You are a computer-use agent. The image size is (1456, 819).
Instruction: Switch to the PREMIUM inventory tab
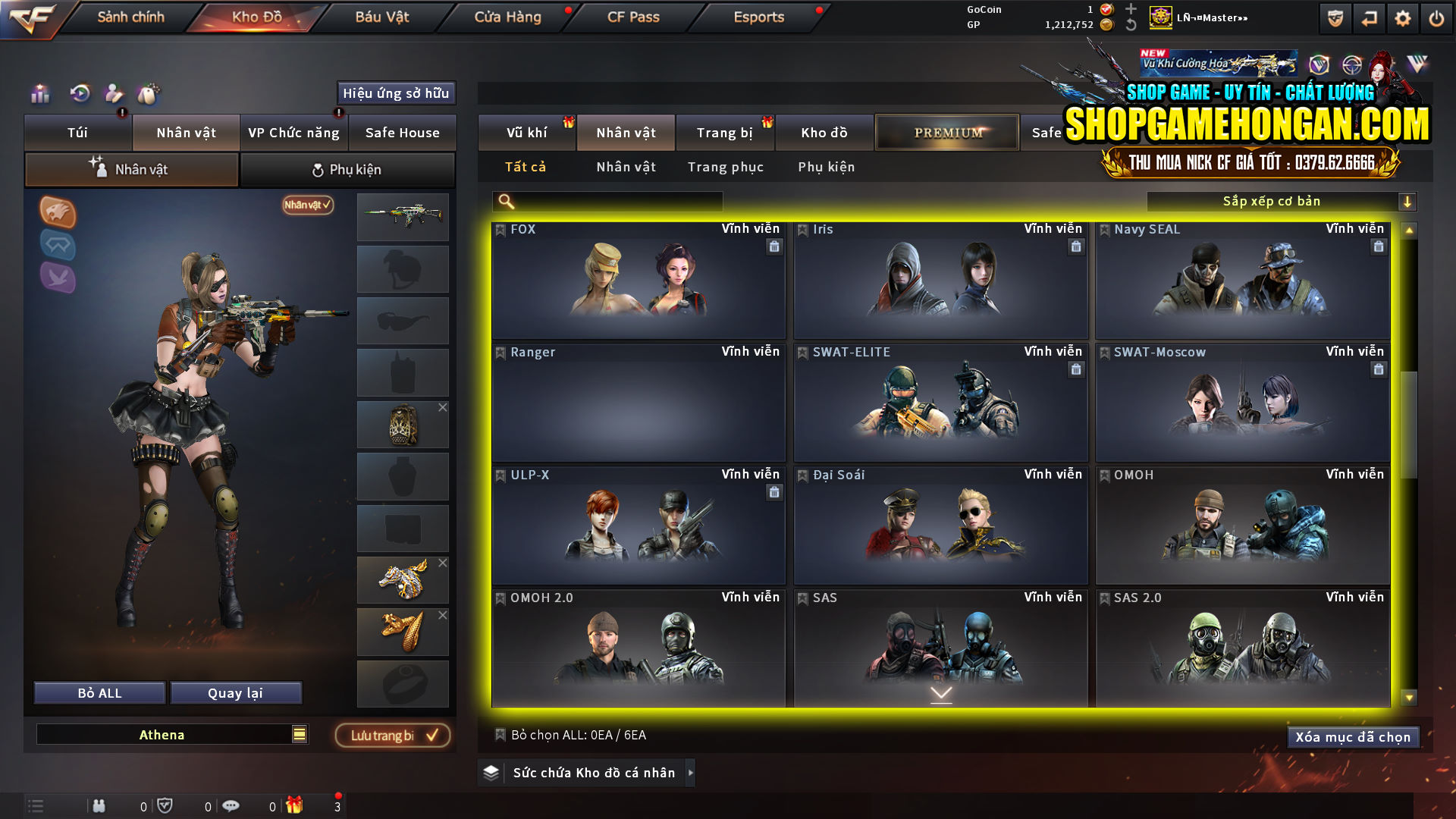click(946, 132)
